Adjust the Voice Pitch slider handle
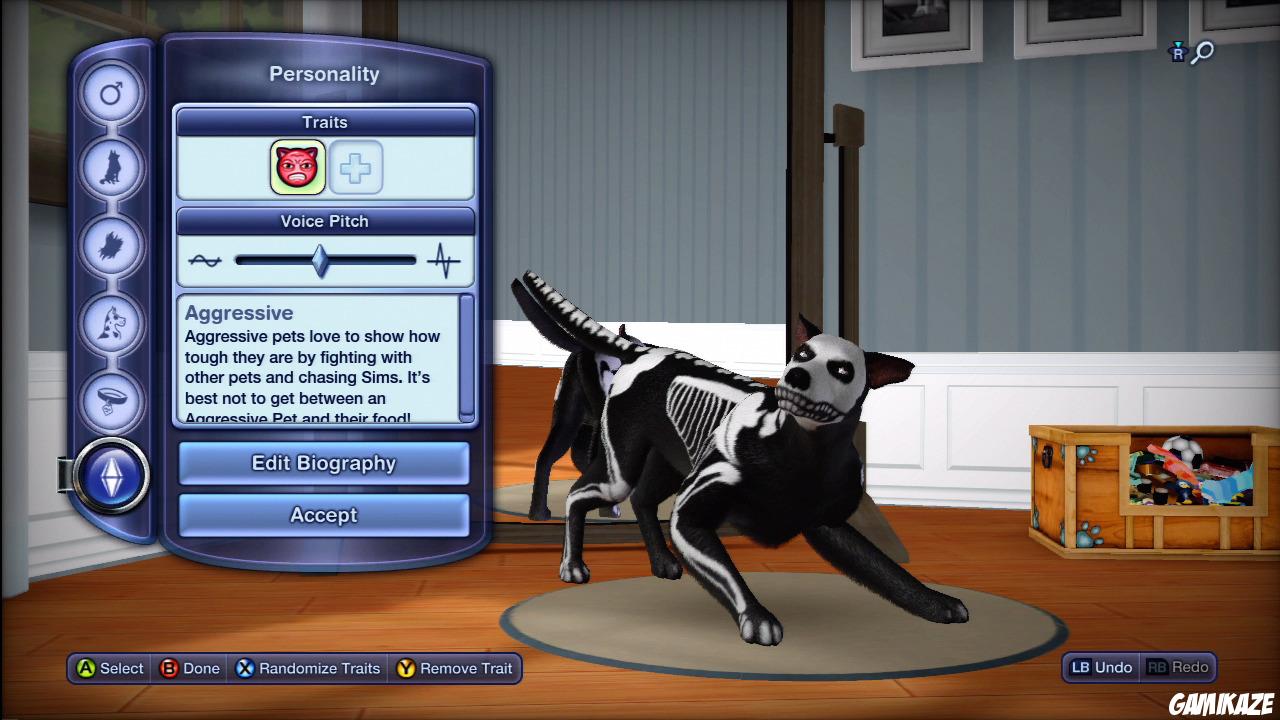 pos(320,259)
